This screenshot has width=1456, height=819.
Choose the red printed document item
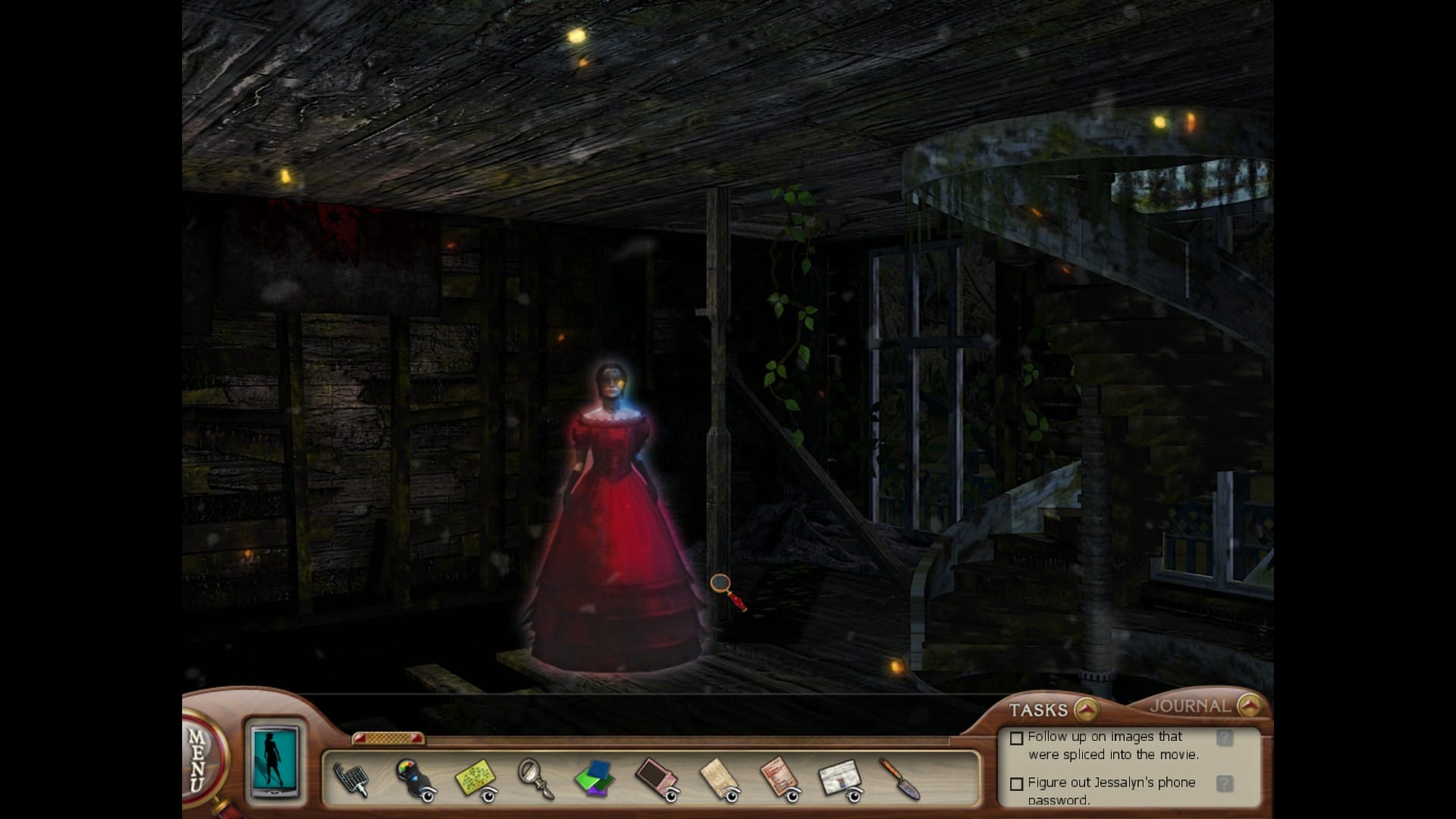(x=778, y=778)
